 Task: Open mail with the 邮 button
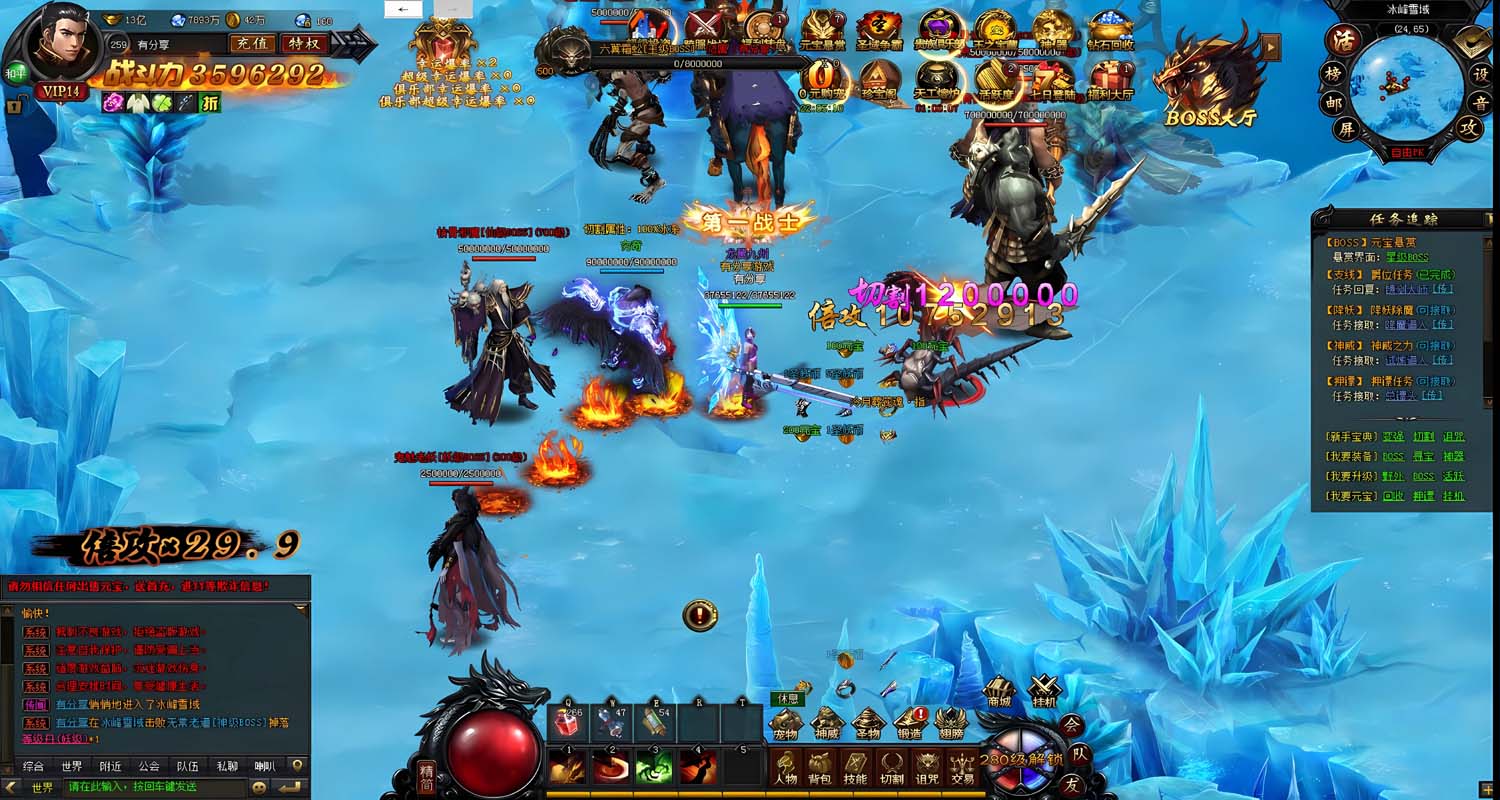[1334, 101]
